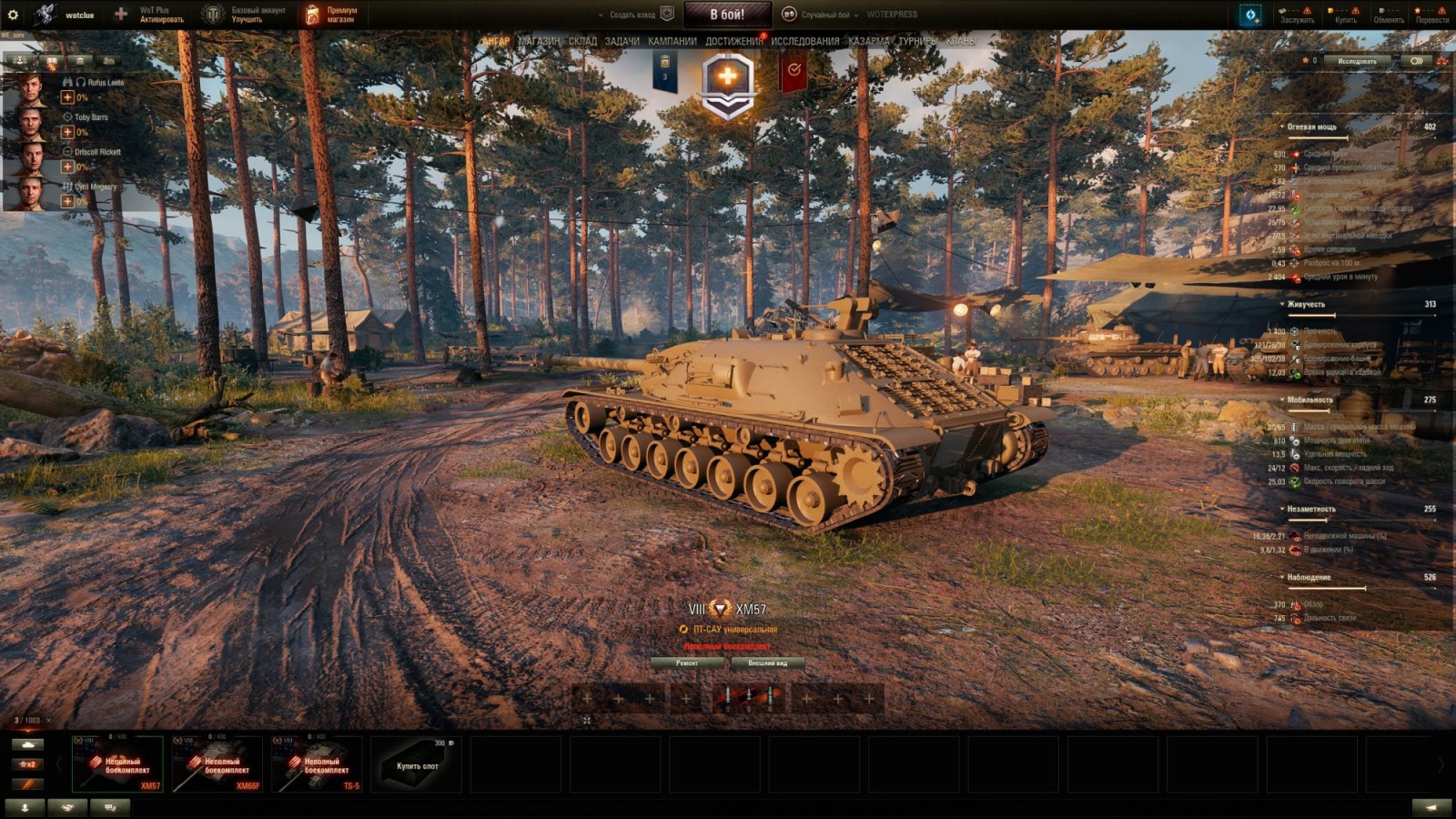The height and width of the screenshot is (819, 1456).
Task: Click the settings gear icon top-left
Action: point(13,13)
